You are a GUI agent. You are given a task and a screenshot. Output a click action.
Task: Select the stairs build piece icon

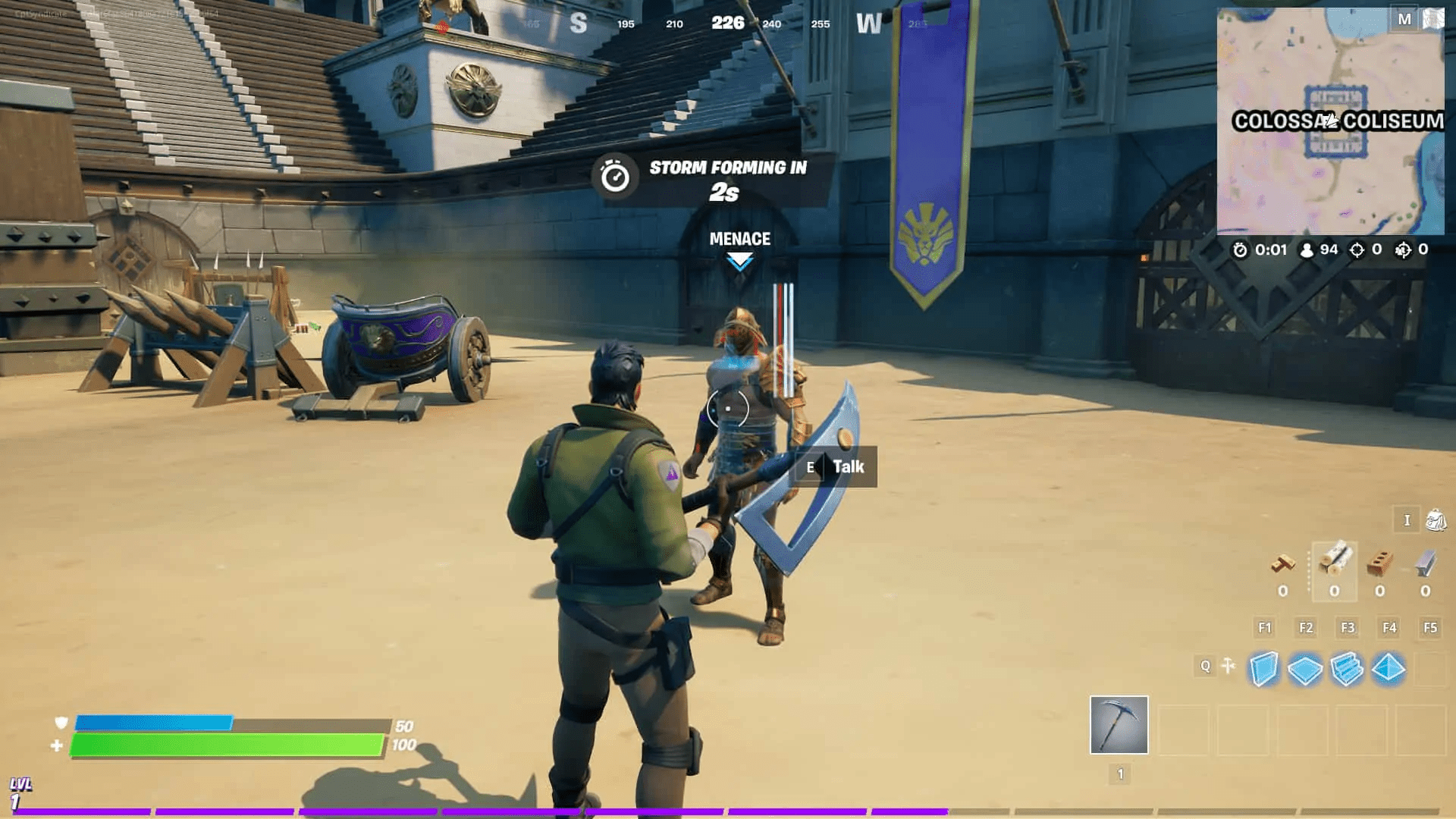click(x=1345, y=670)
